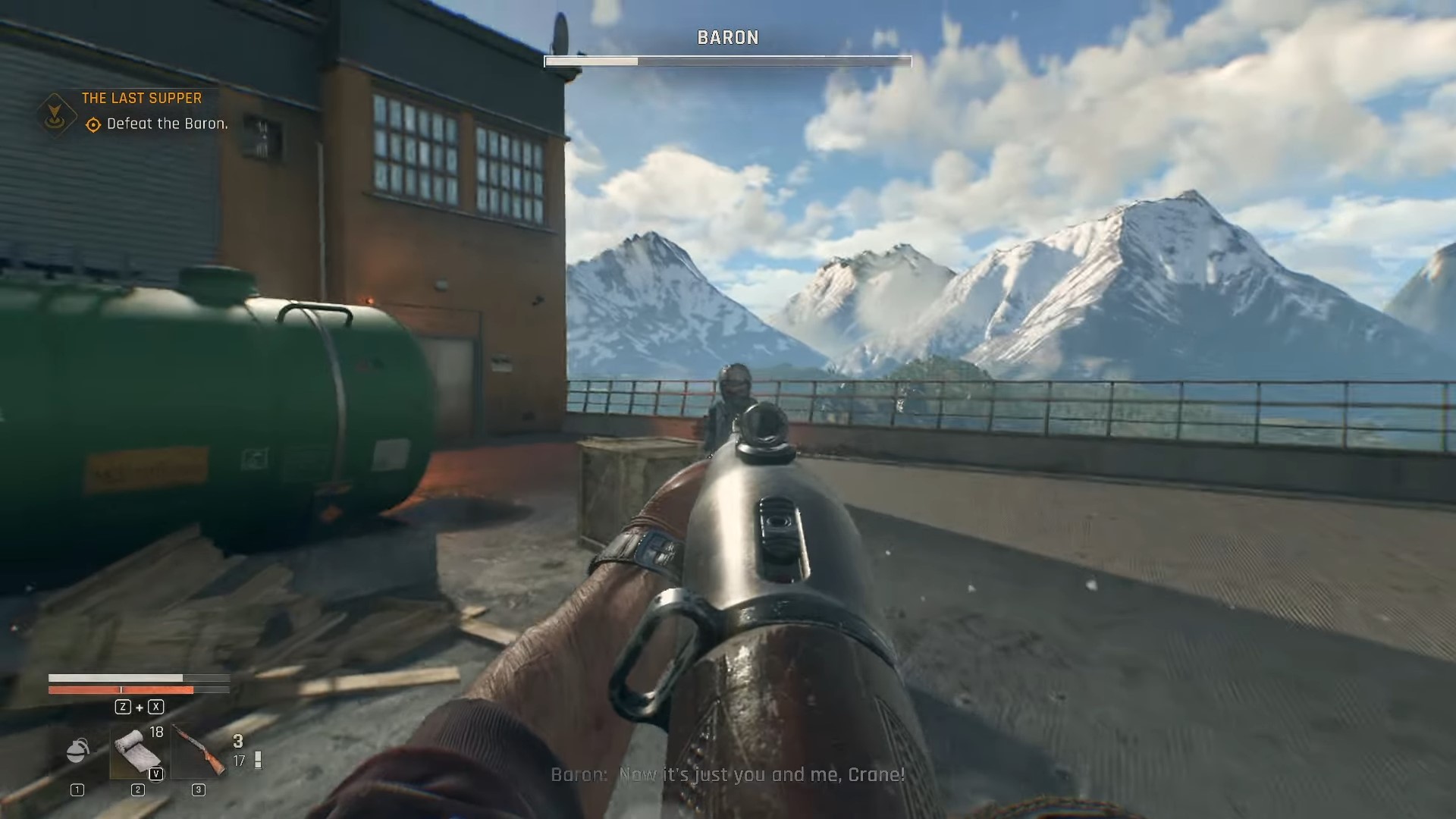This screenshot has width=1456, height=819.
Task: Open The Last Supper quest tracker
Action: (x=142, y=98)
